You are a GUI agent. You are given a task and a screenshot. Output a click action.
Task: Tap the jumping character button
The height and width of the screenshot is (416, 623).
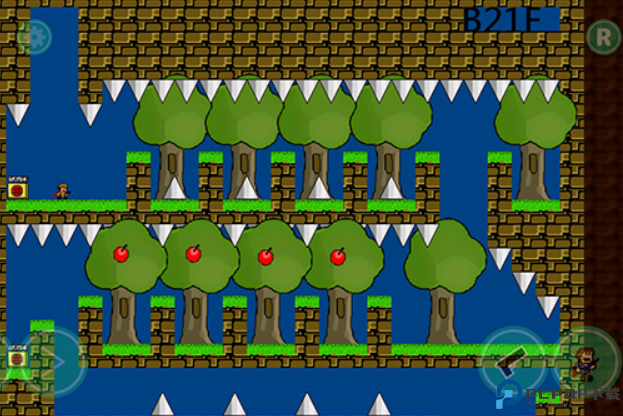589,361
